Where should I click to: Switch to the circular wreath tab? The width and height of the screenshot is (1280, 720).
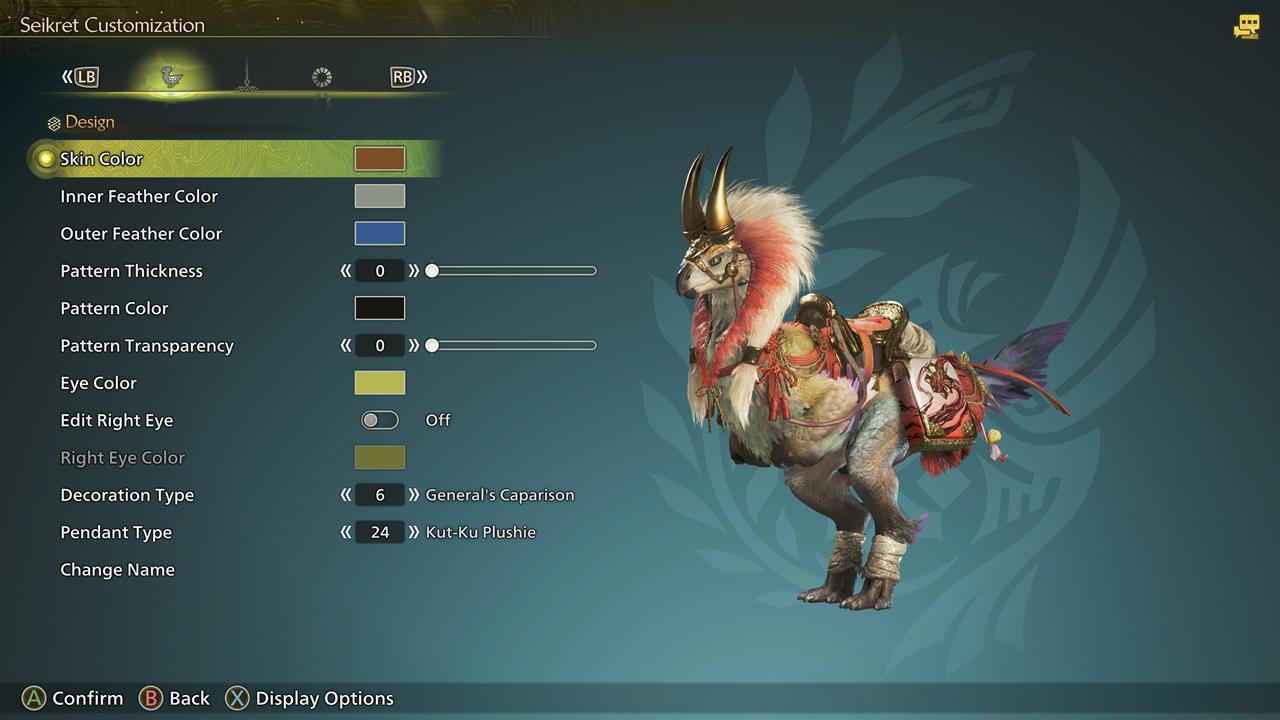(321, 77)
